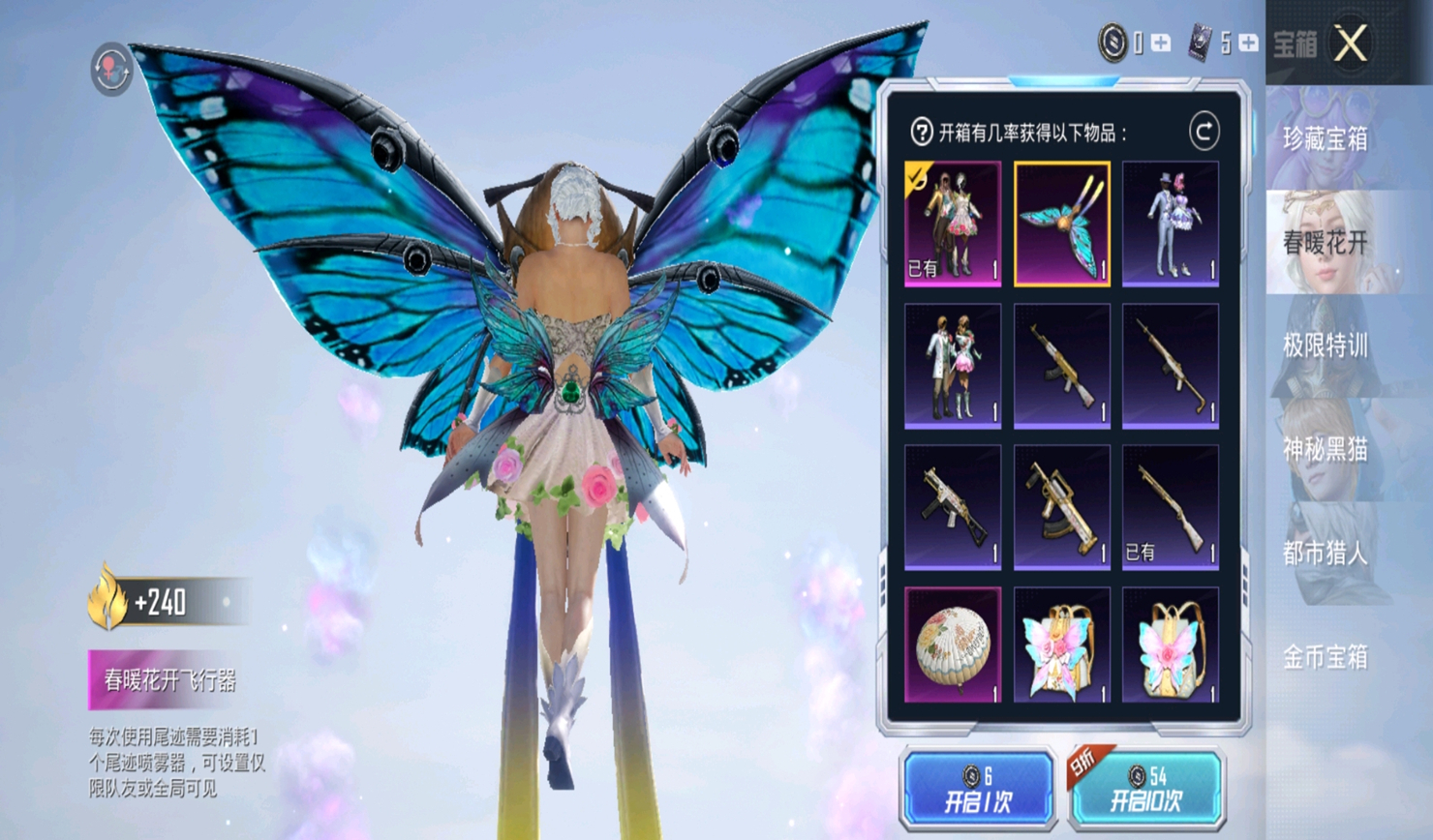Preview the flower parachute reward
The height and width of the screenshot is (840, 1433).
pos(953,645)
